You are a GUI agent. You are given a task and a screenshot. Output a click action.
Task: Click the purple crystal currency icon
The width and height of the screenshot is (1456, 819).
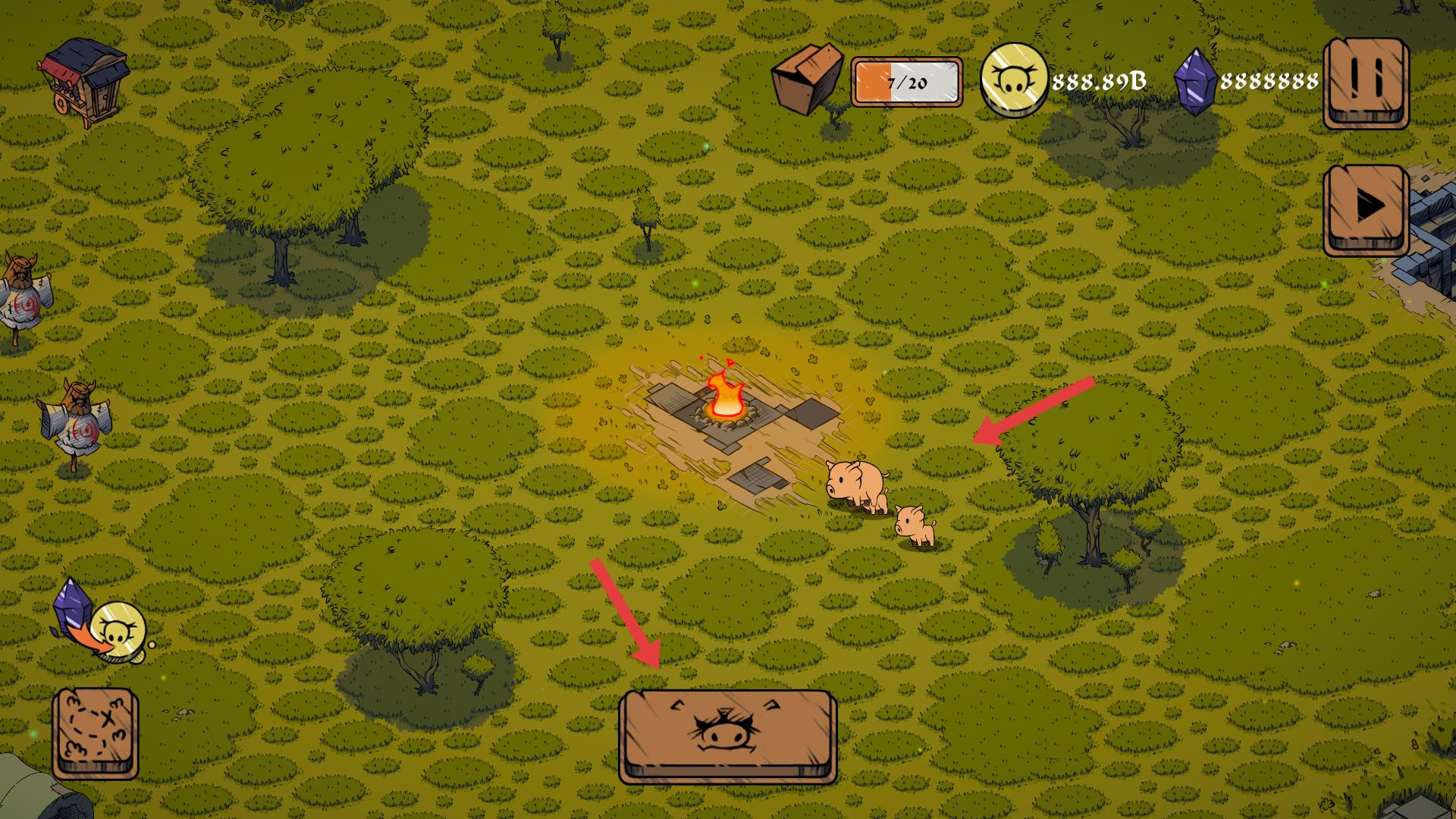(x=1194, y=82)
